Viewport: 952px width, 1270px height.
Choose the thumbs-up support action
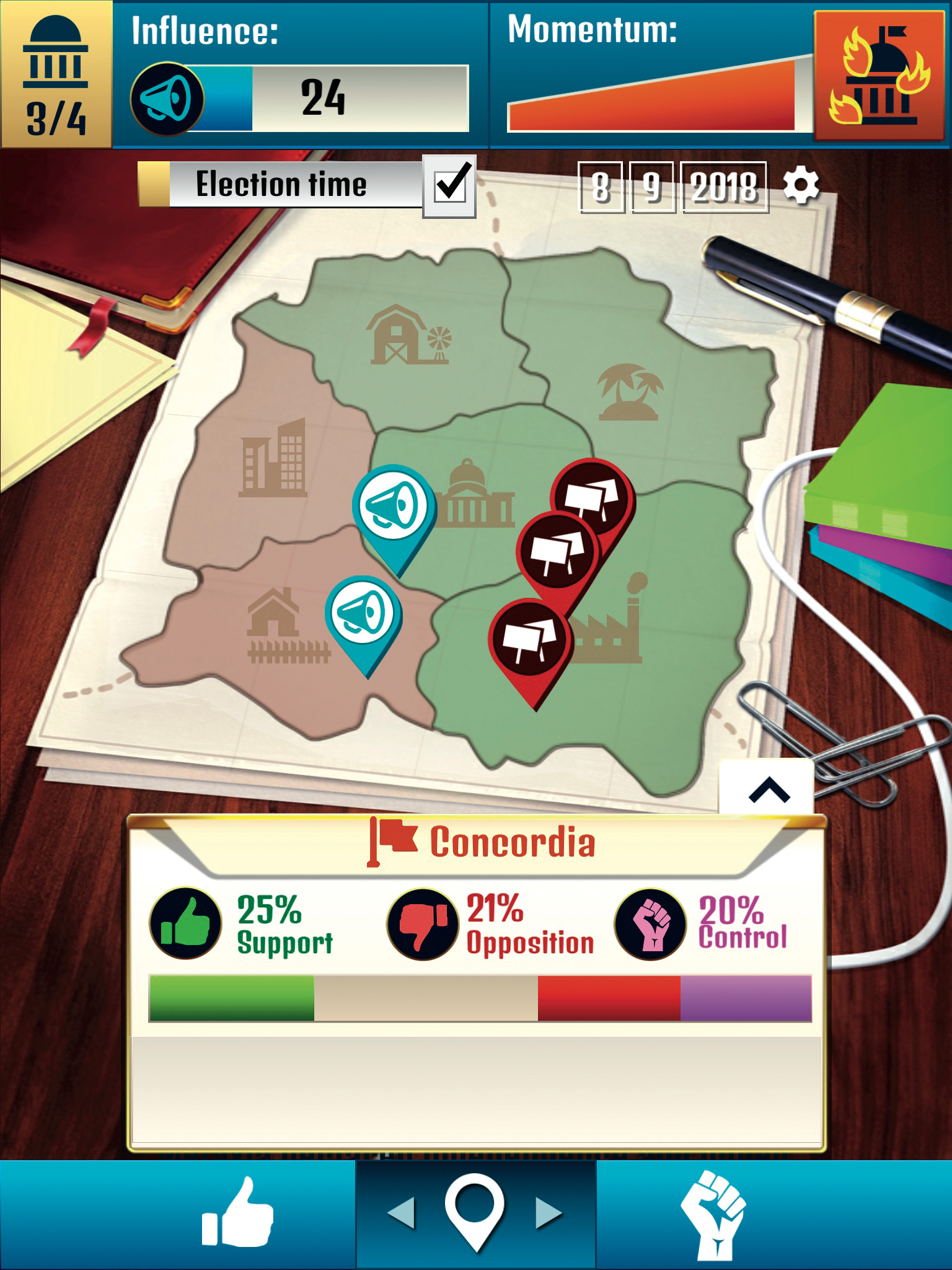tap(238, 1213)
